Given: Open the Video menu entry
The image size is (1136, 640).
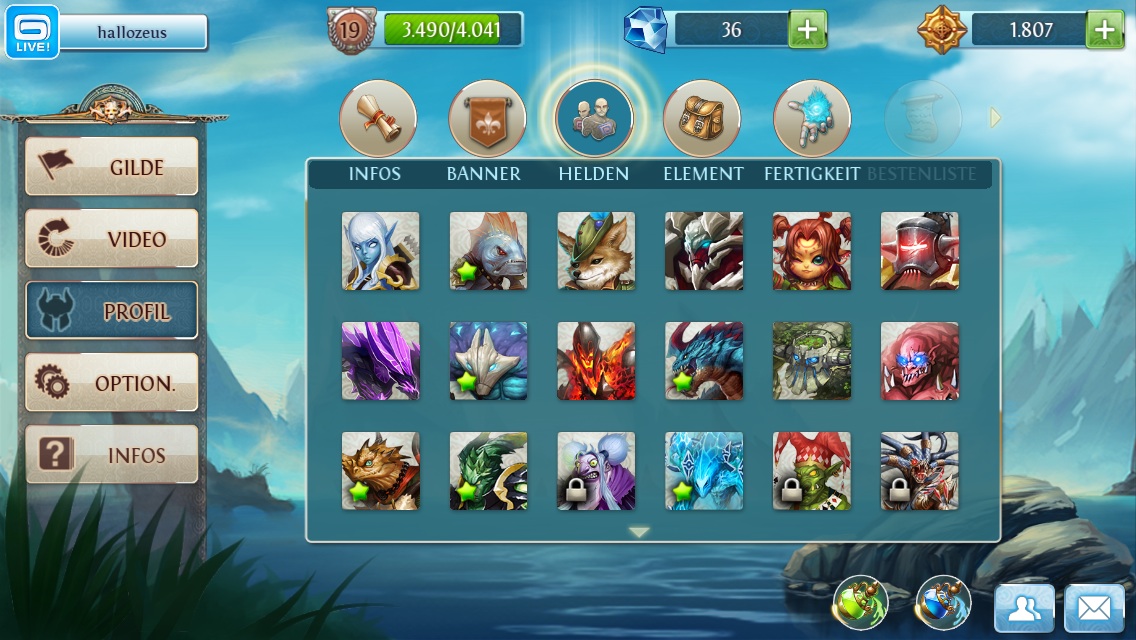Looking at the screenshot, I should point(111,239).
